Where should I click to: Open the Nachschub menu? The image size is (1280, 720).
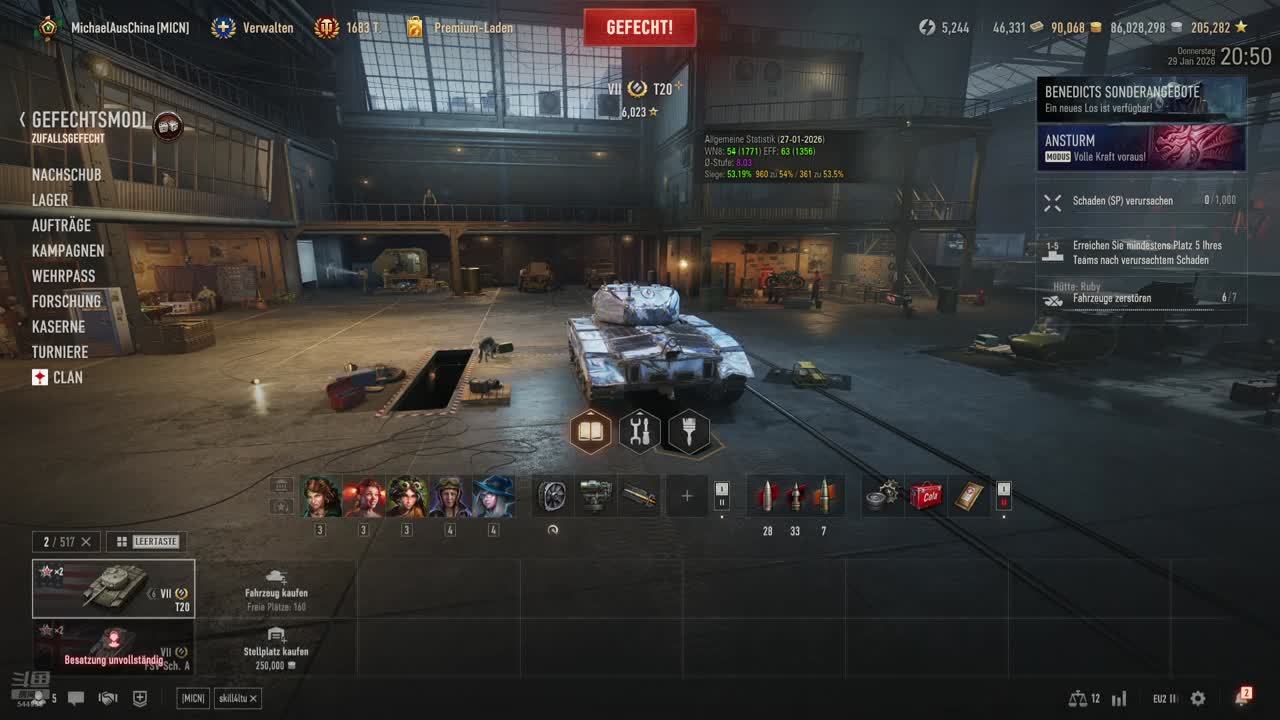tap(66, 175)
